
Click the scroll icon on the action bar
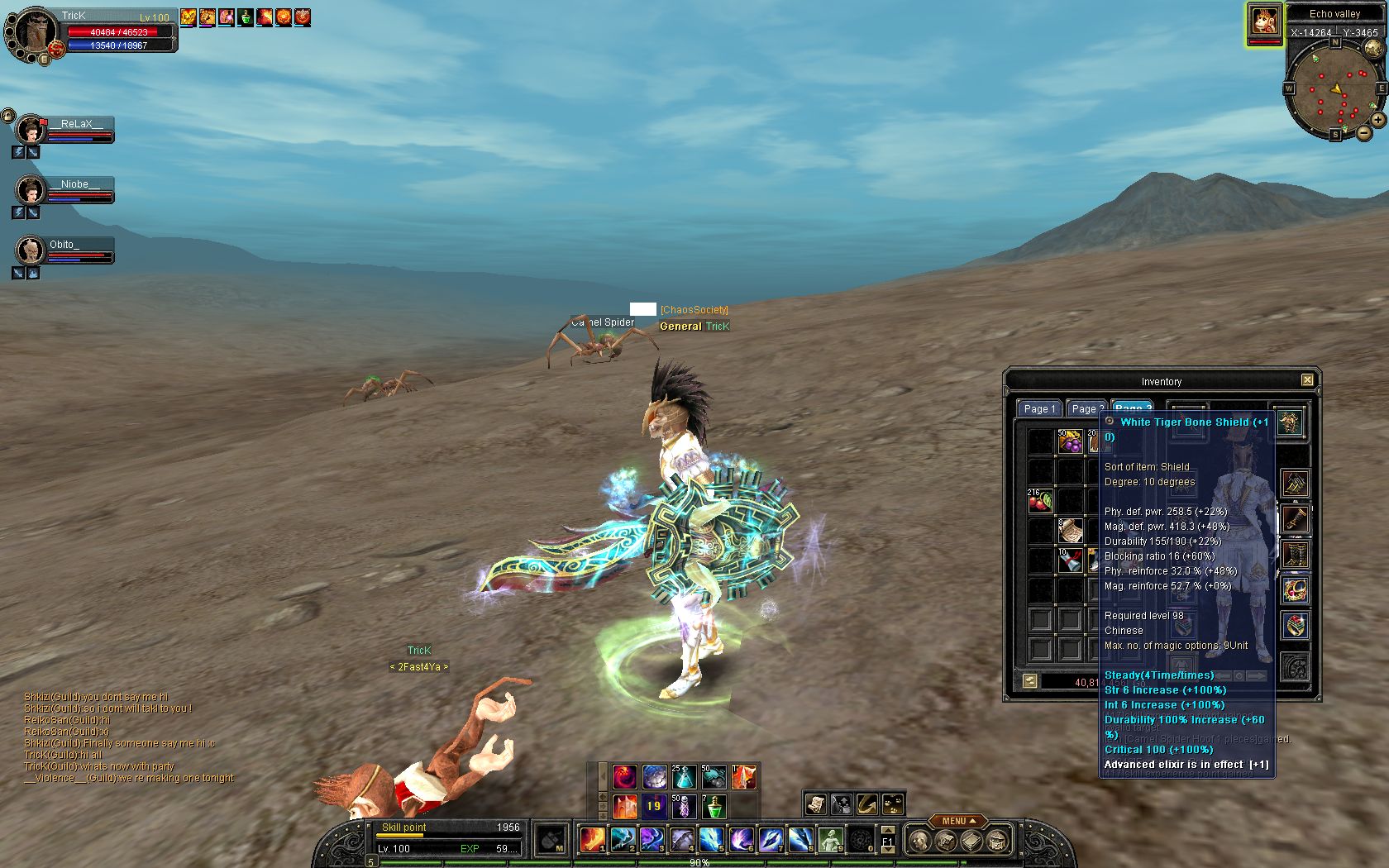tap(815, 804)
